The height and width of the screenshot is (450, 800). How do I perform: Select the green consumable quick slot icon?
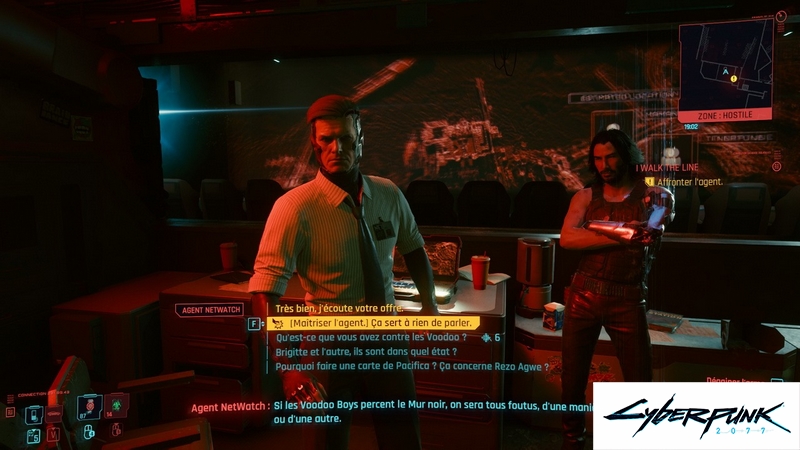tap(116, 403)
